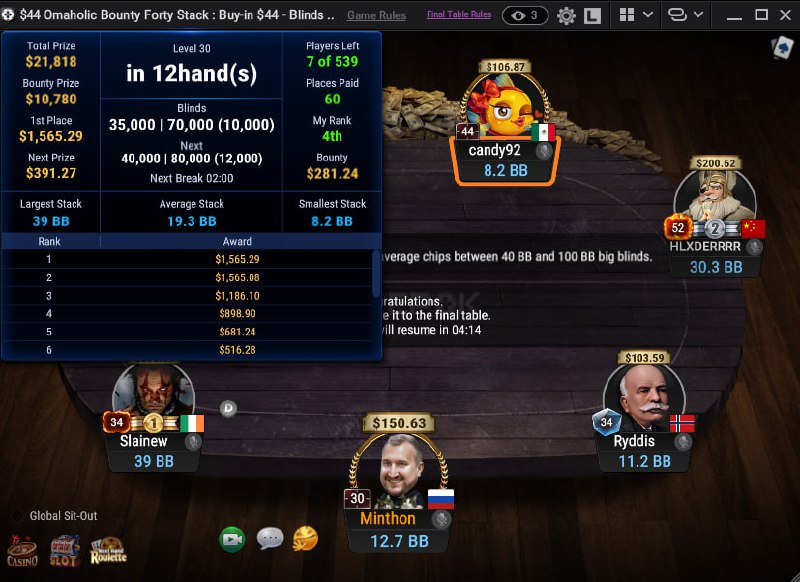Open the Casino icon
Screen dimensions: 800x582
coord(23,551)
